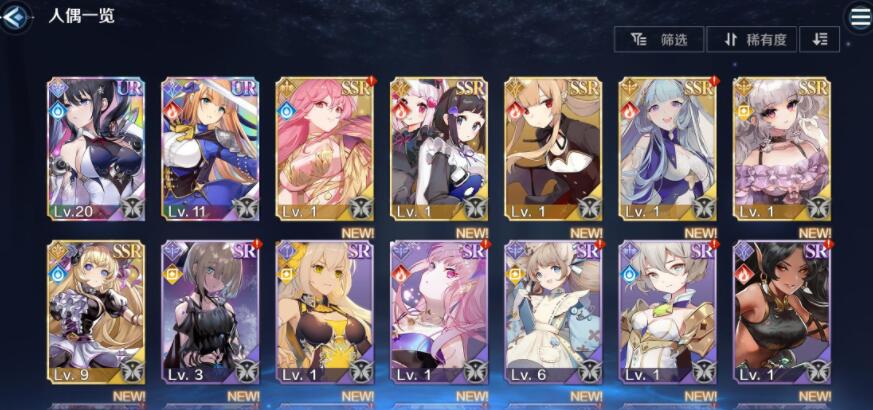Choose the SR doll blowing pink bubbles
Viewport: 873px width, 410px height.
[438, 312]
